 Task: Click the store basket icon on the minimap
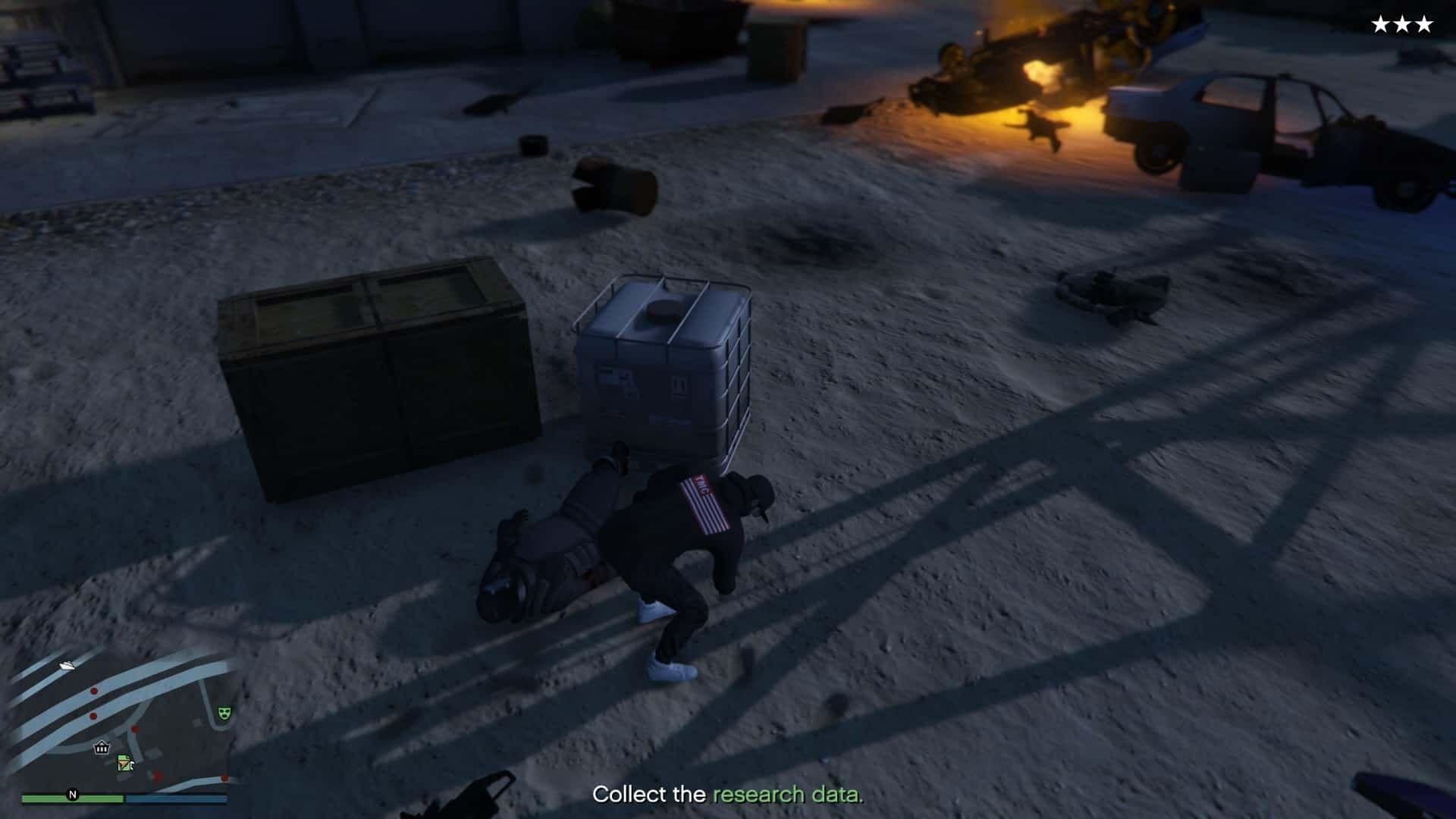pyautogui.click(x=102, y=748)
